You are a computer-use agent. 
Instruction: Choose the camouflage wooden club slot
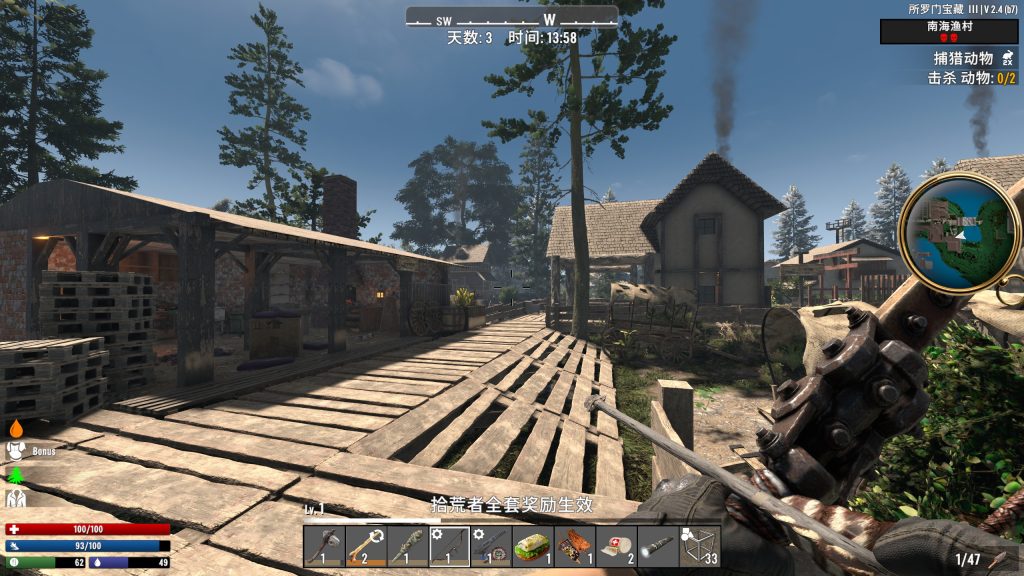coord(408,546)
